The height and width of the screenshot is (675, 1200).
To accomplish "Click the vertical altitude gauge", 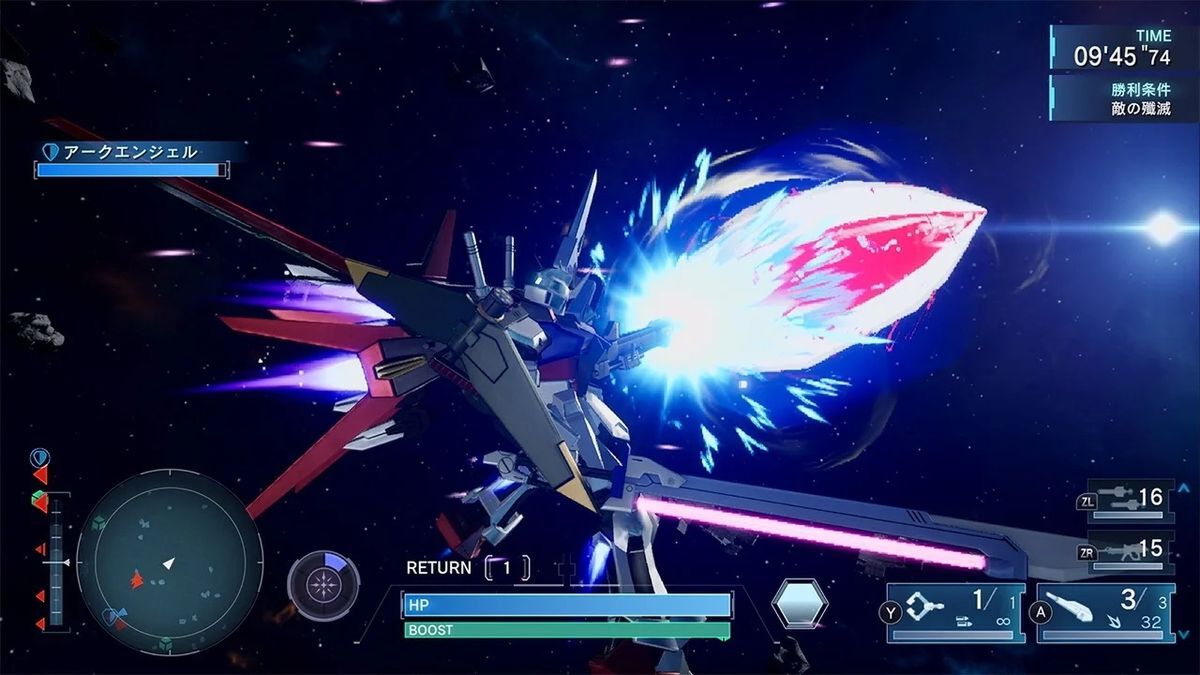I will point(56,560).
